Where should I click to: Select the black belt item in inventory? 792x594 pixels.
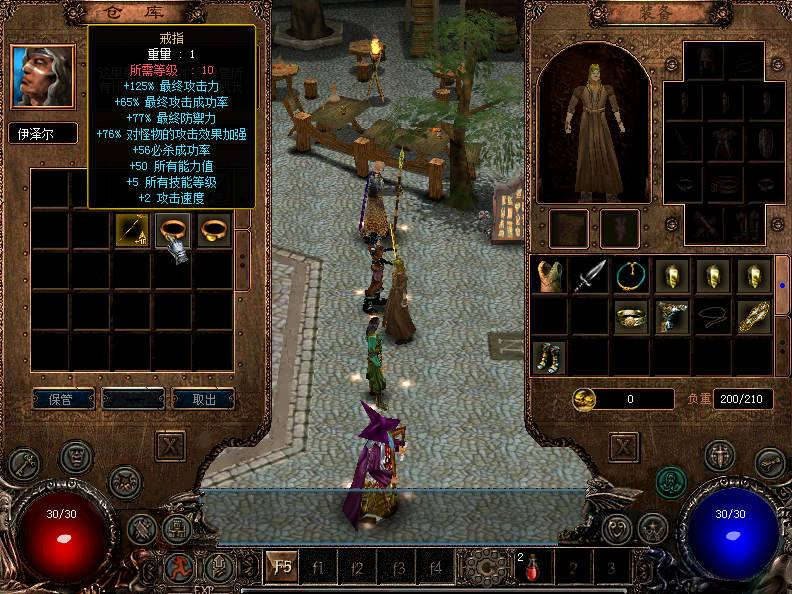click(x=711, y=316)
